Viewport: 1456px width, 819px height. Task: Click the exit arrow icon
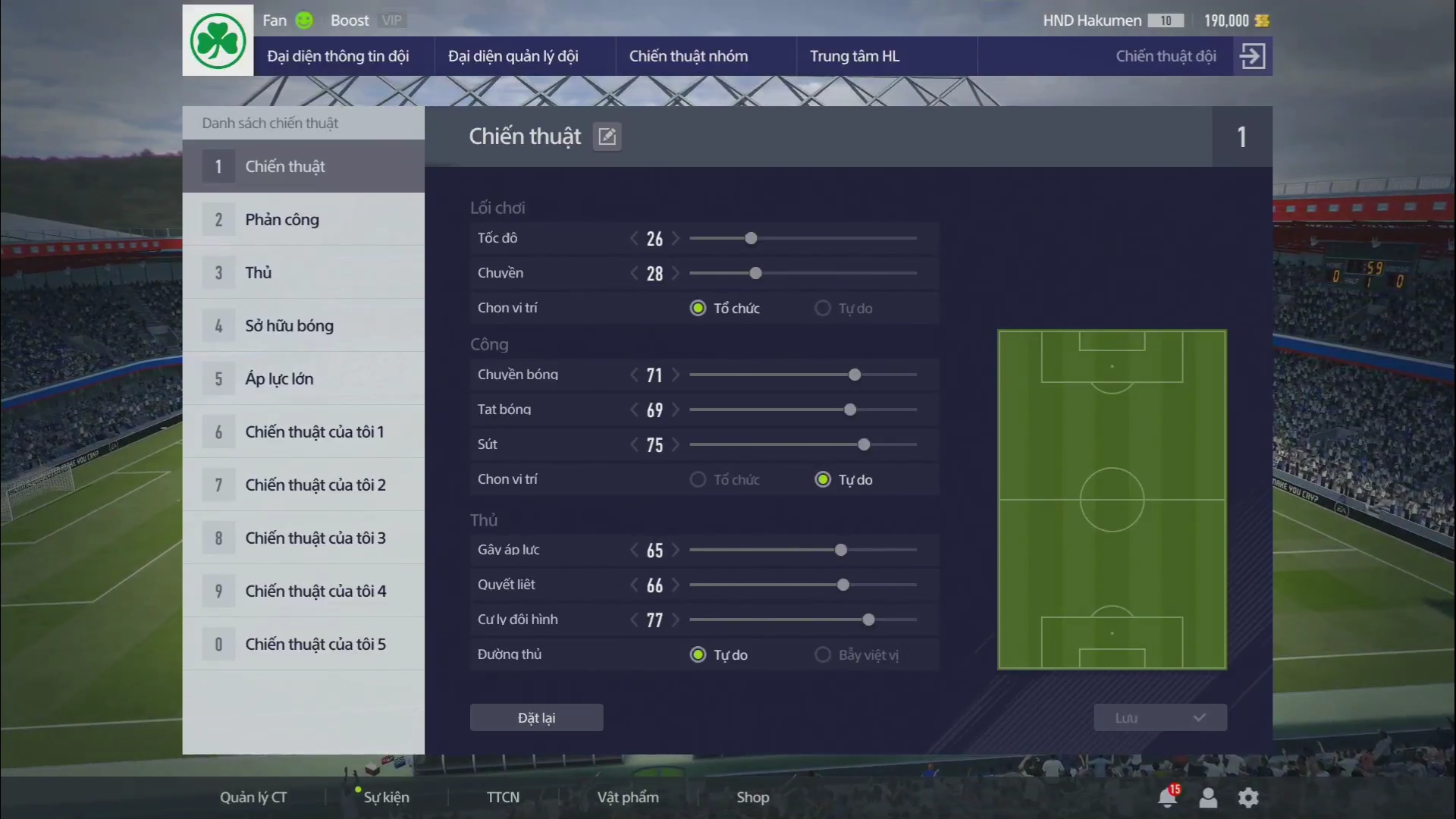(1252, 56)
